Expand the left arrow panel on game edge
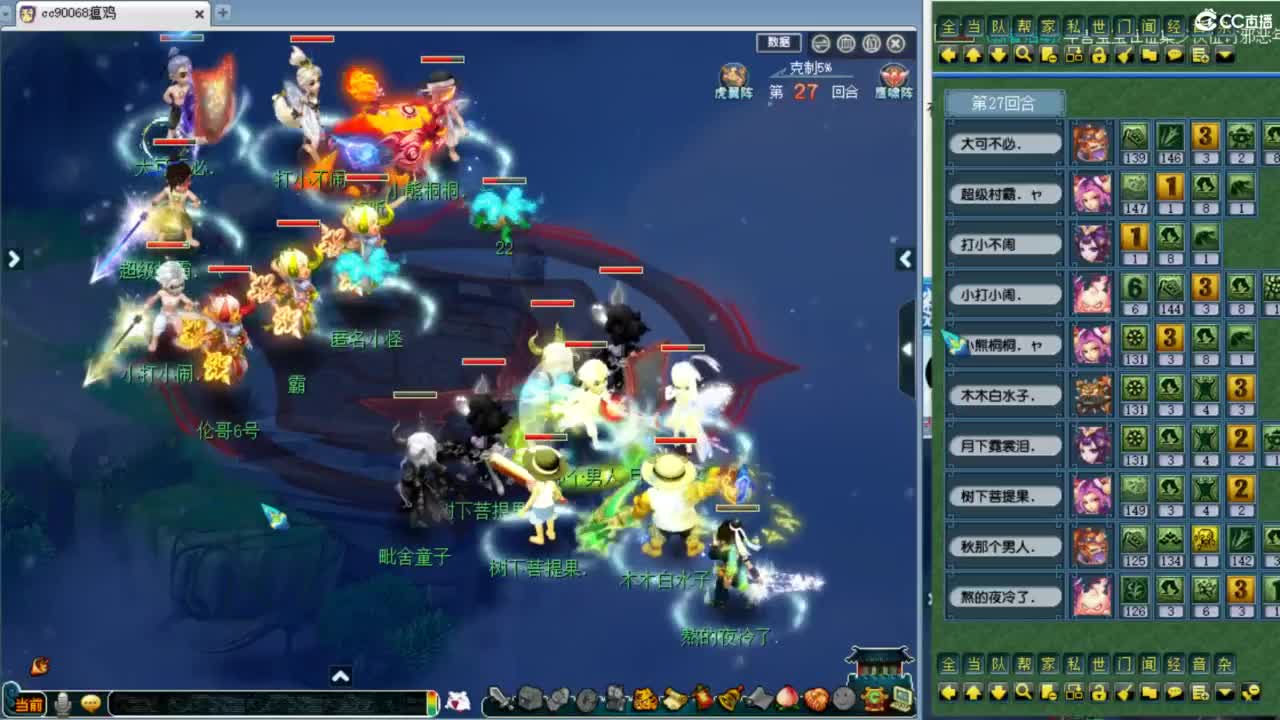This screenshot has width=1280, height=720. [14, 258]
